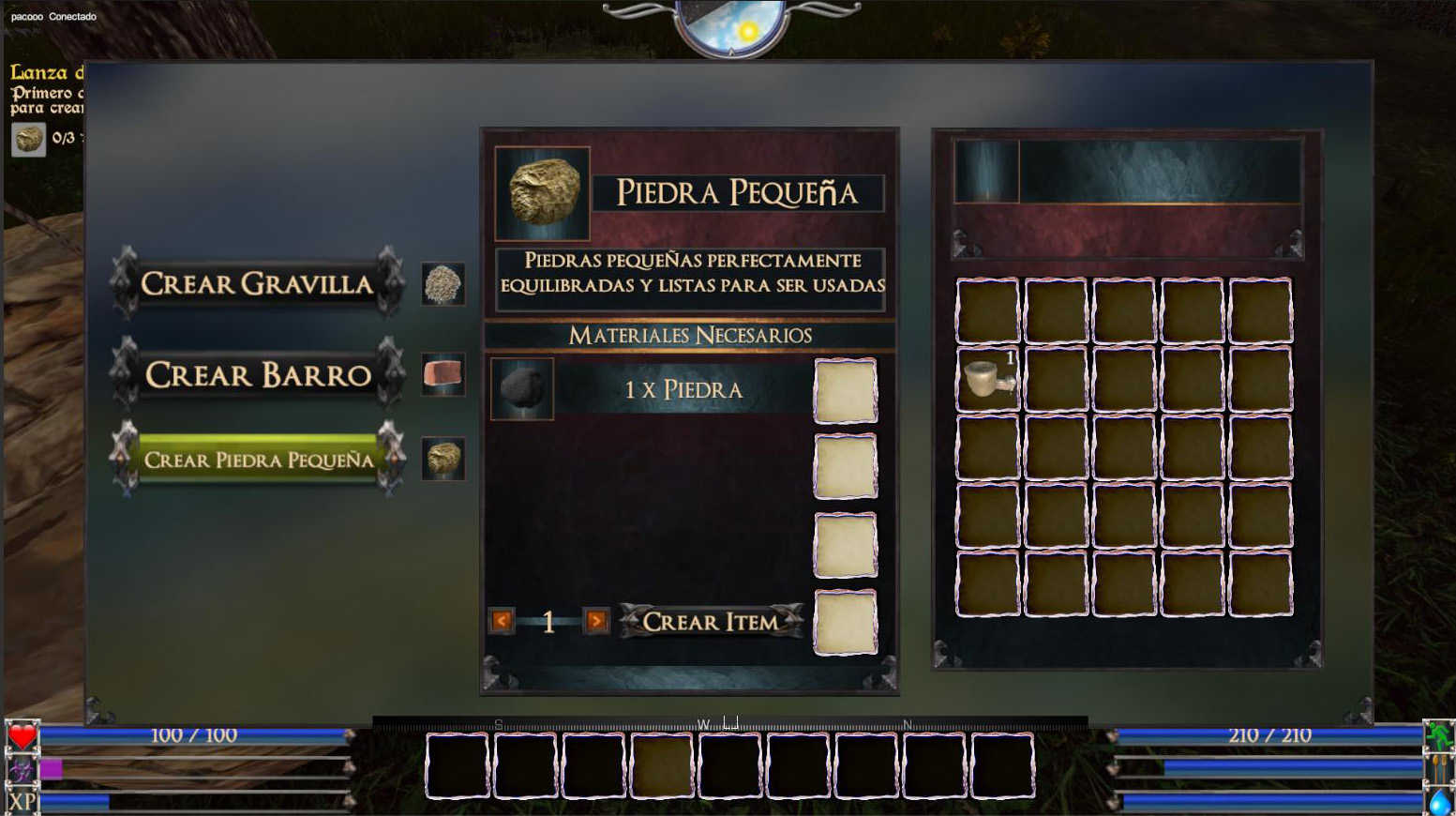
Task: Click the XP icon
Action: click(22, 802)
